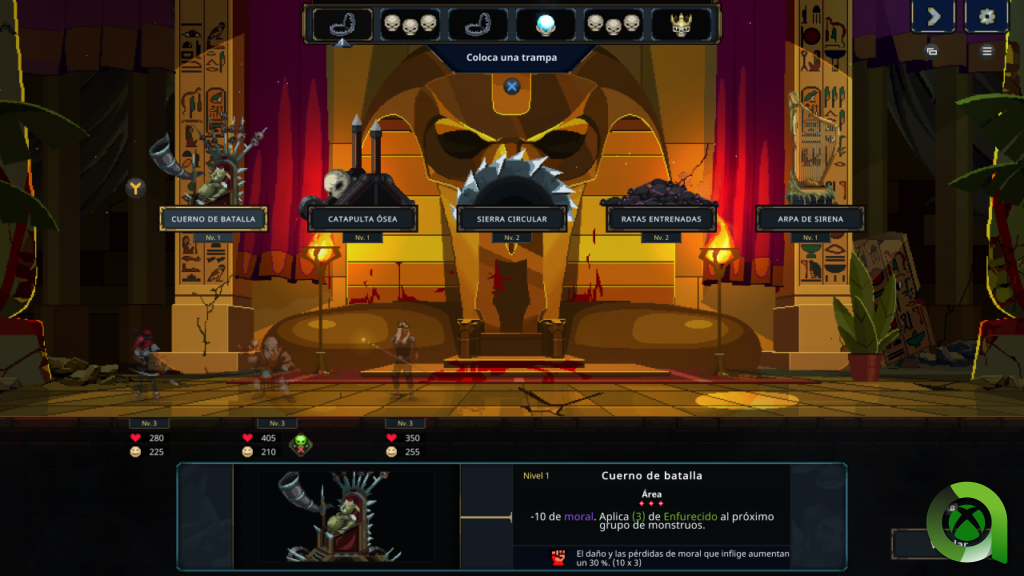The width and height of the screenshot is (1024, 576).
Task: Click the green skull status icon
Action: pyautogui.click(x=300, y=444)
